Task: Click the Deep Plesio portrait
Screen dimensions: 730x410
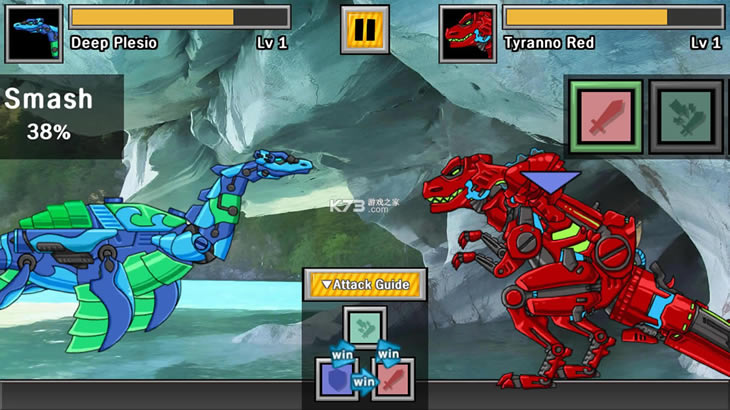Action: pos(34,33)
